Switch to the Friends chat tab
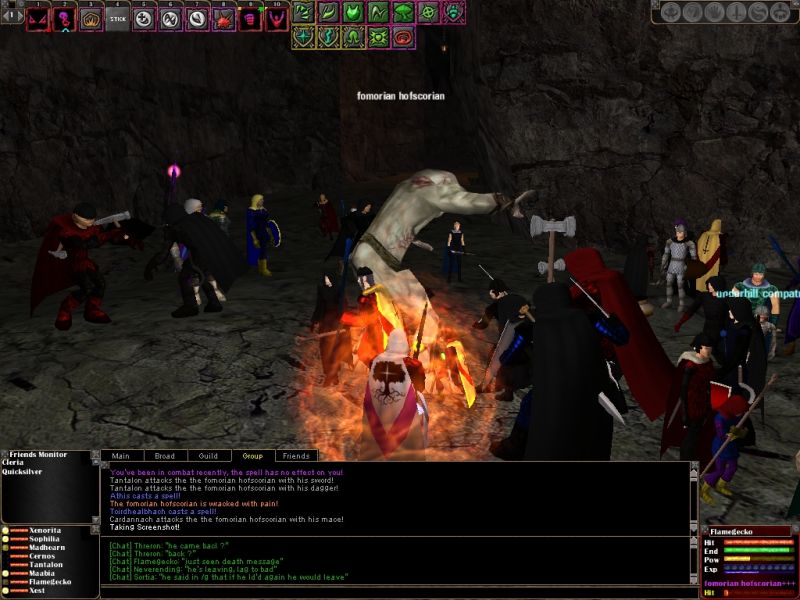Image resolution: width=800 pixels, height=600 pixels. tap(296, 456)
